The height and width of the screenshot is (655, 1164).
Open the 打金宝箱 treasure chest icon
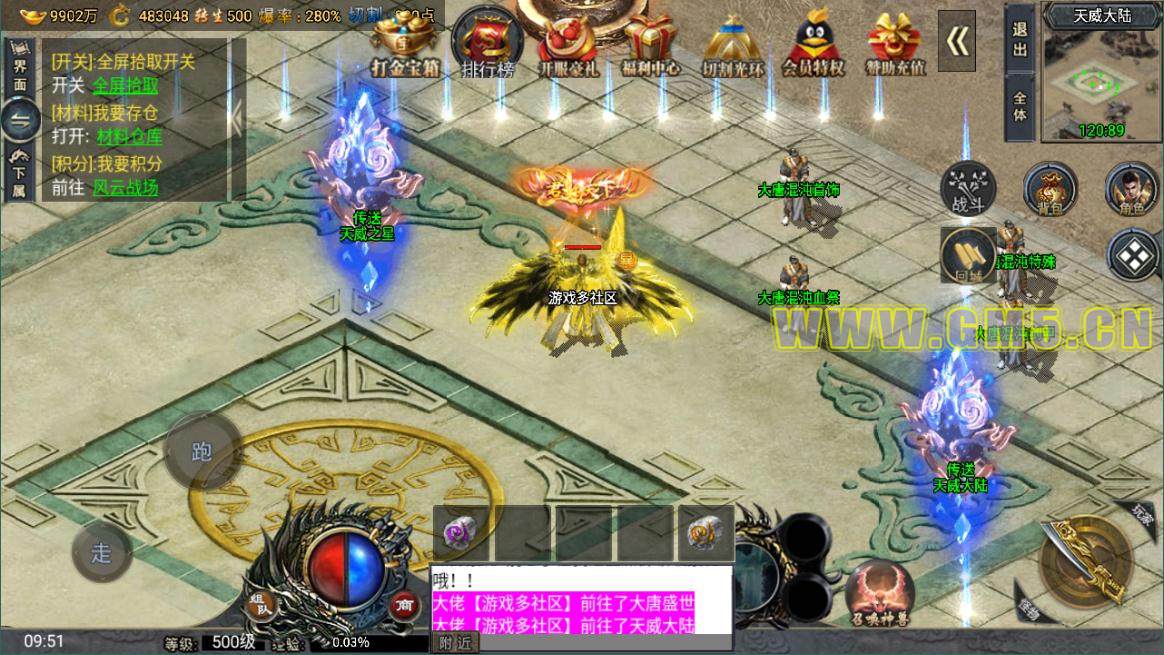407,44
